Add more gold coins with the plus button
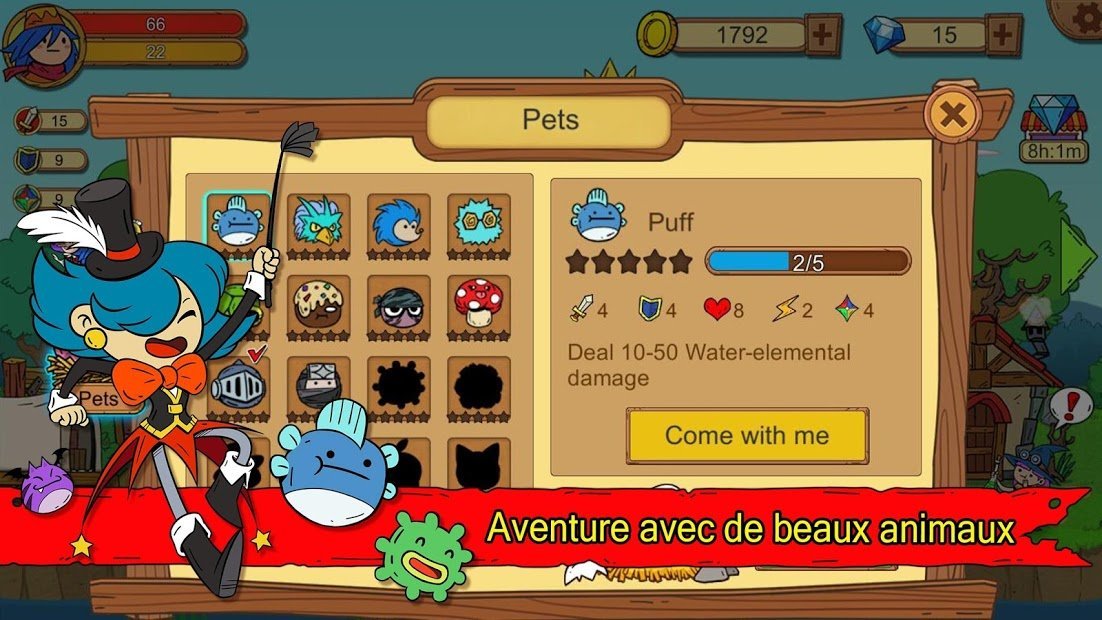Screen dimensions: 1102x620 [x=821, y=36]
